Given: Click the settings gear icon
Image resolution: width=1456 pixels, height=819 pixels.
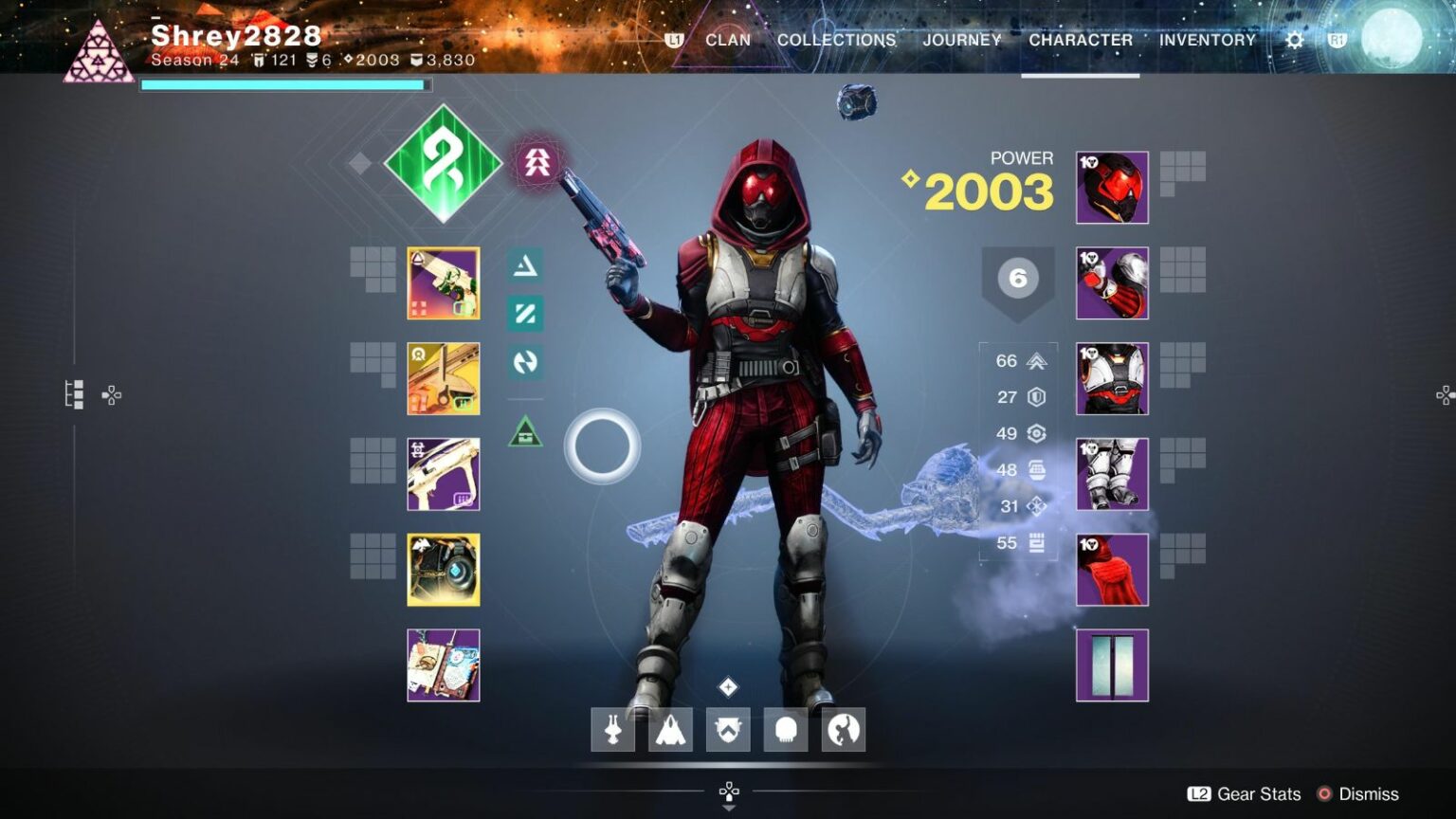Looking at the screenshot, I should 1294,40.
